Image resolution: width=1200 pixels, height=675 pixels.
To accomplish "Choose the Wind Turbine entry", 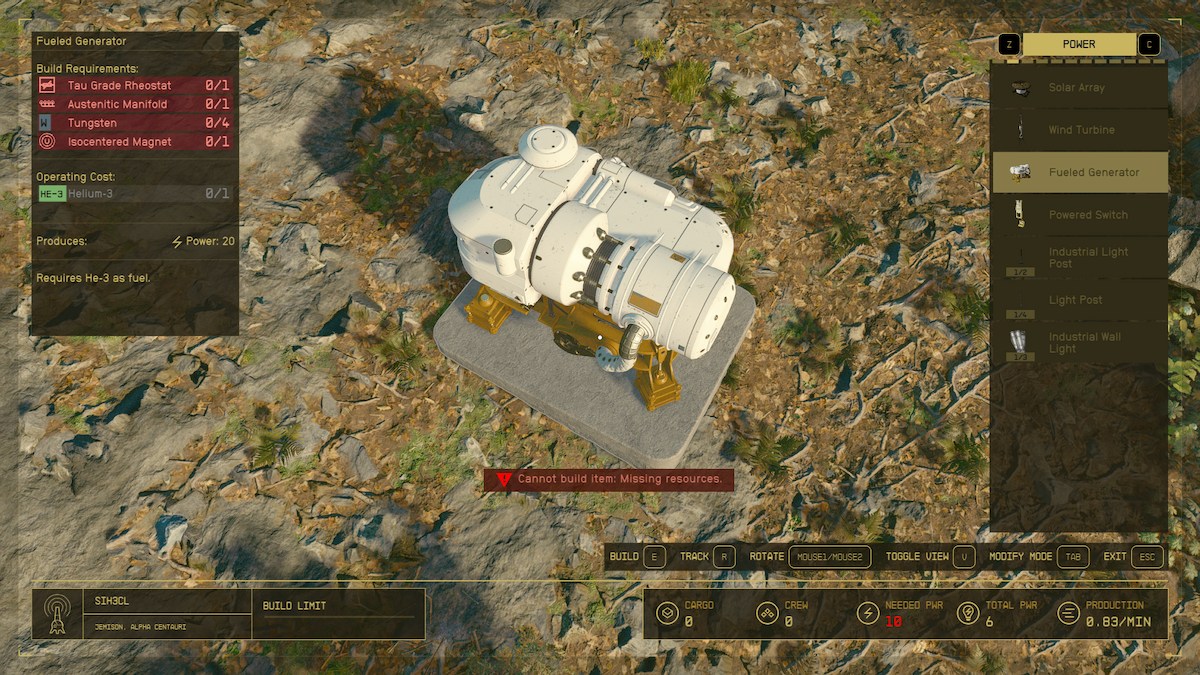I will 1080,130.
